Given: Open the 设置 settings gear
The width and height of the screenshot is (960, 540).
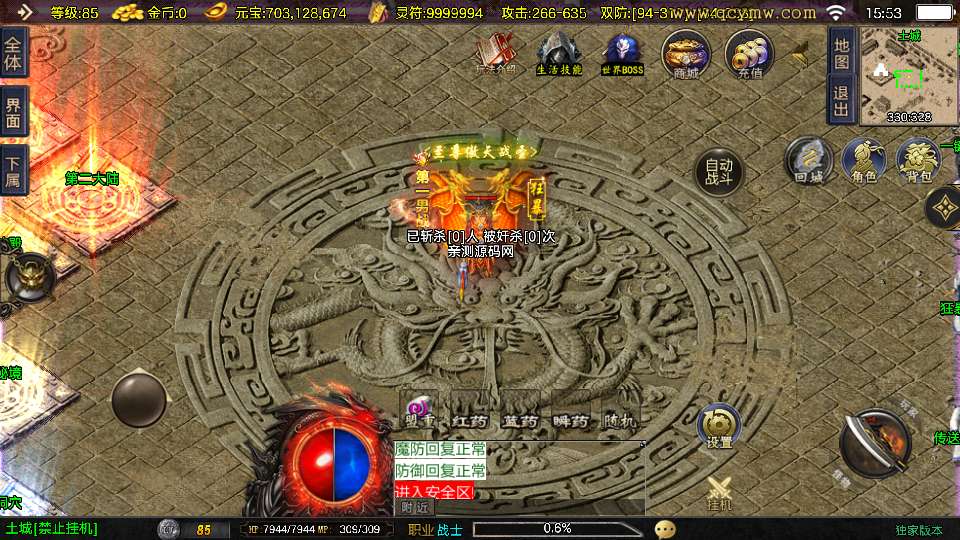Looking at the screenshot, I should [719, 426].
